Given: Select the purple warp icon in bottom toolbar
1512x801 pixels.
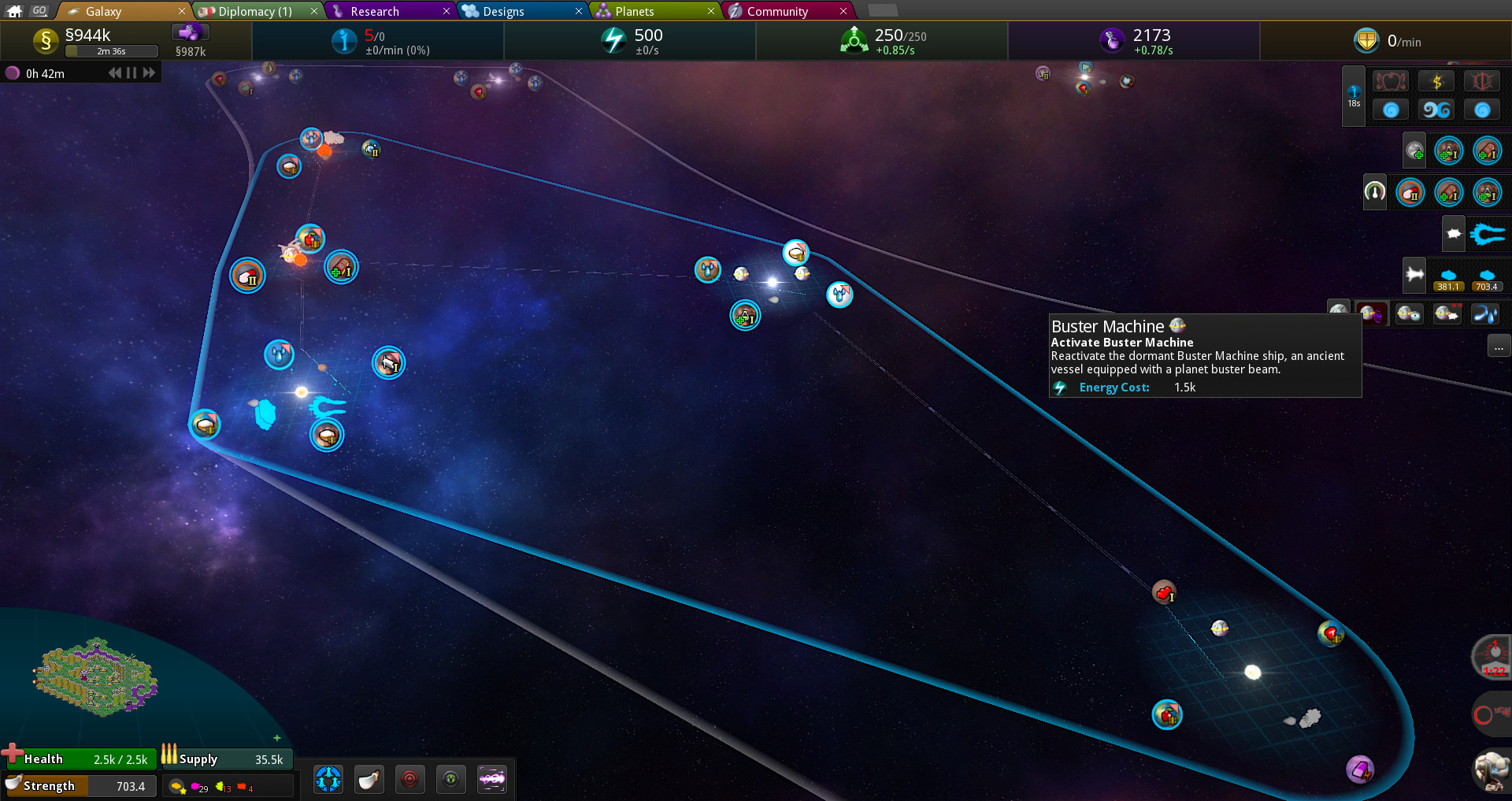Looking at the screenshot, I should click(492, 779).
